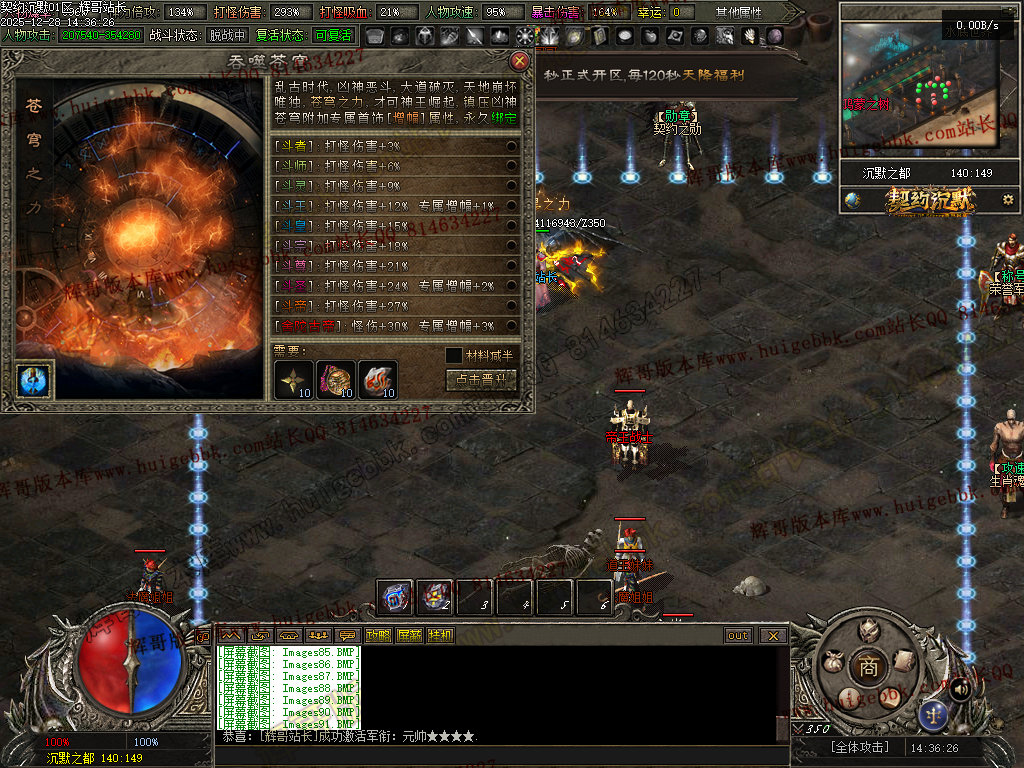This screenshot has width=1024, height=768.
Task: Select the 斗者 rank row
Action: tap(396, 146)
